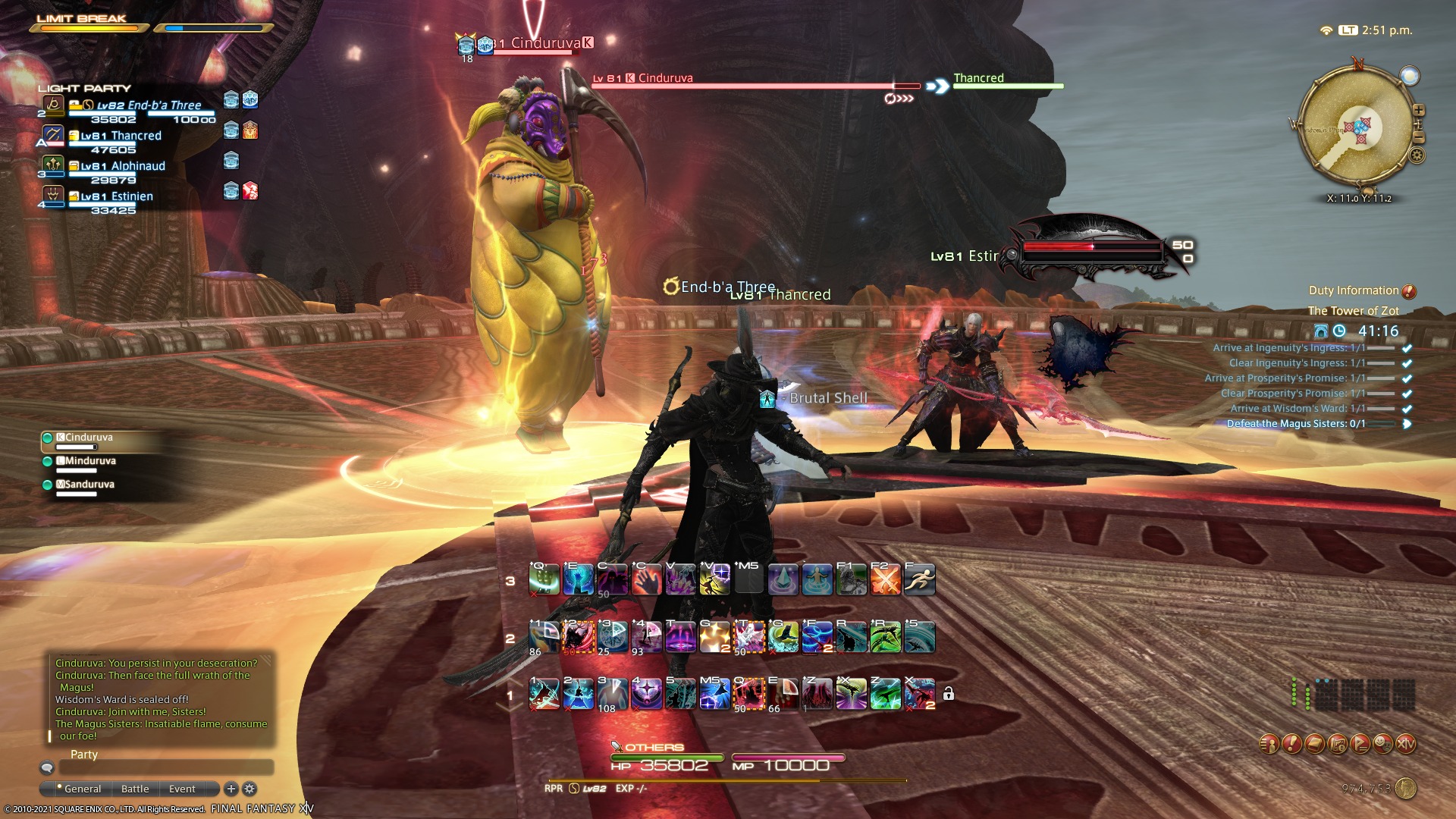Unlock the hotbars via the padlock toggle

click(x=949, y=694)
